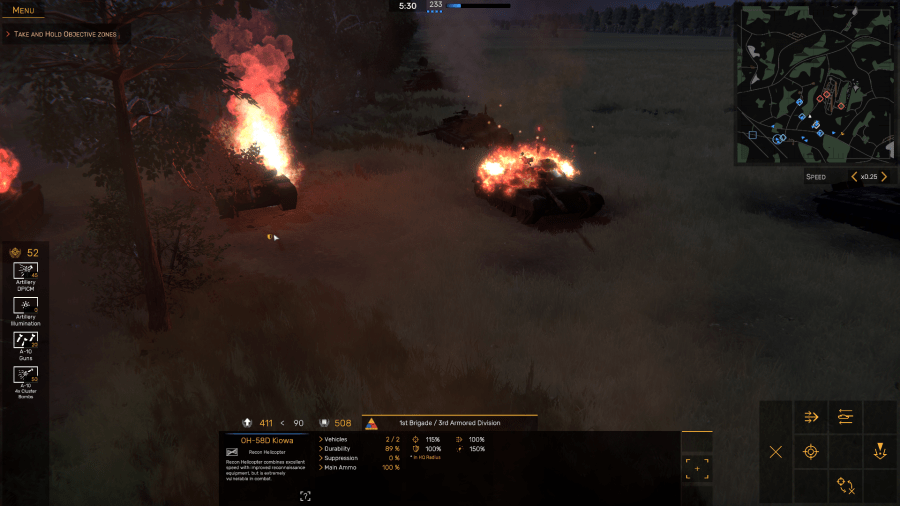900x506 pixels.
Task: Select the vehicle reverse move command
Action: point(846,417)
